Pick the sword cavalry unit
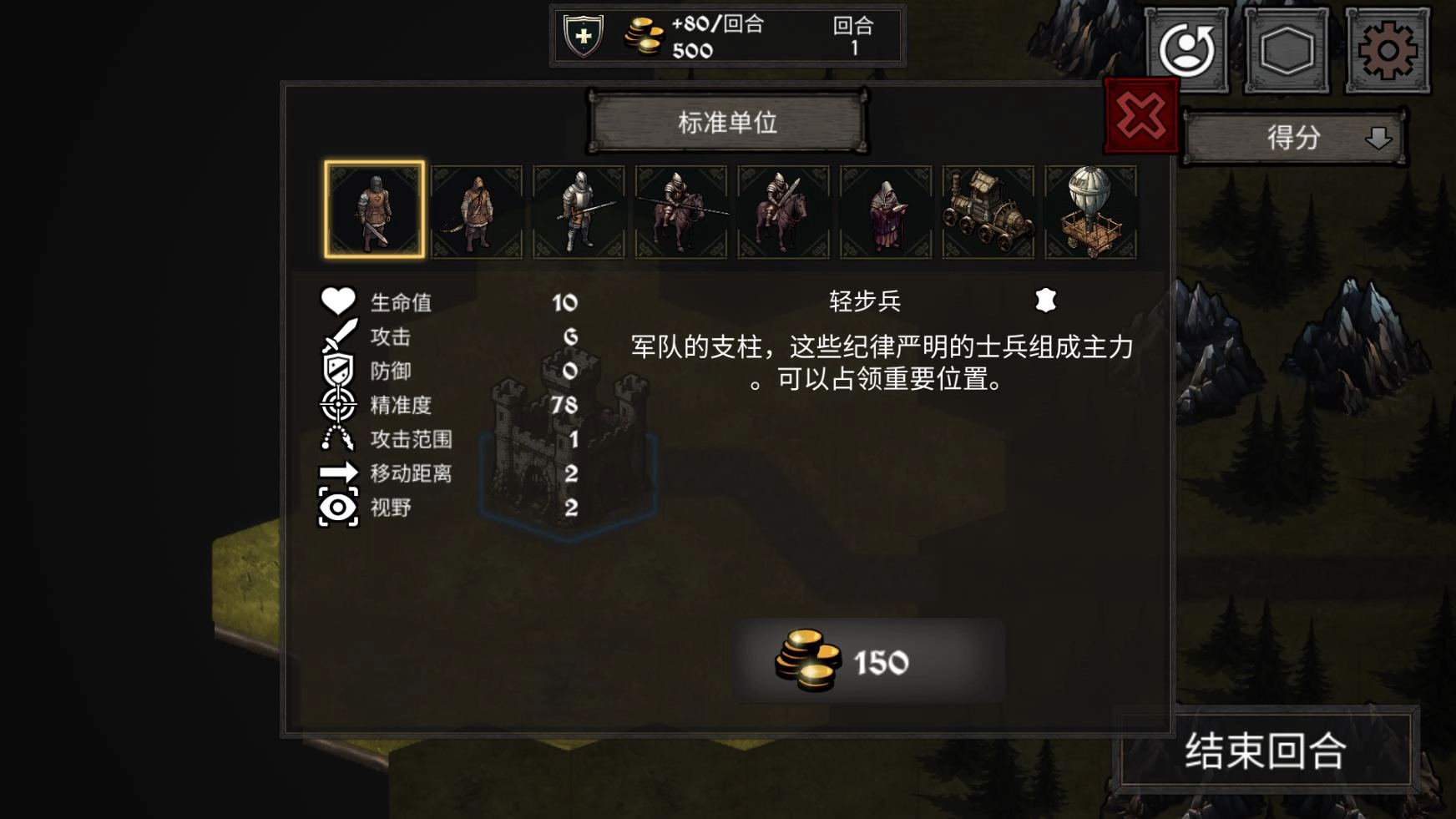The image size is (1456, 819). pyautogui.click(x=783, y=209)
